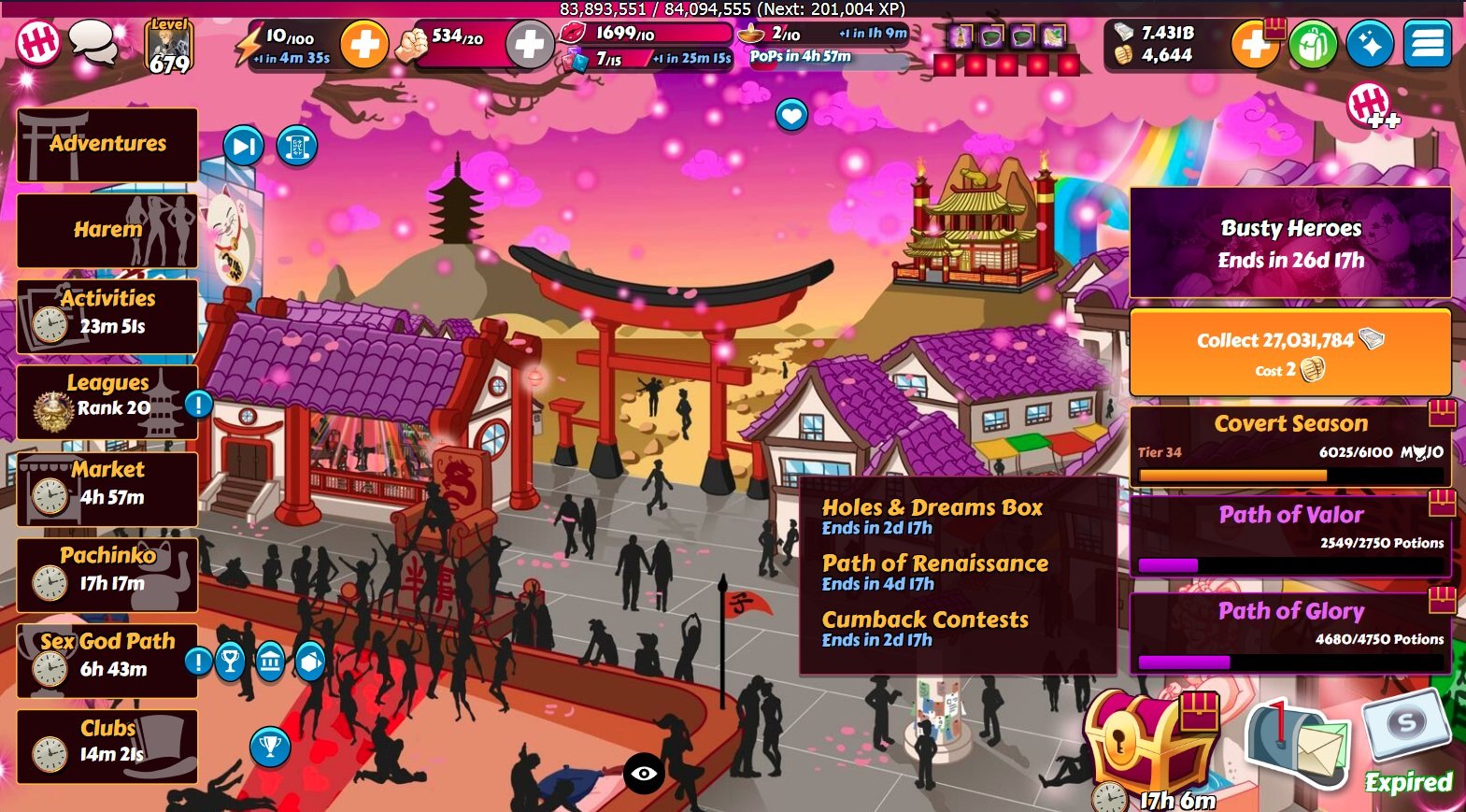This screenshot has width=1466, height=812.
Task: Select the Path of Renaissance event
Action: coord(934,572)
